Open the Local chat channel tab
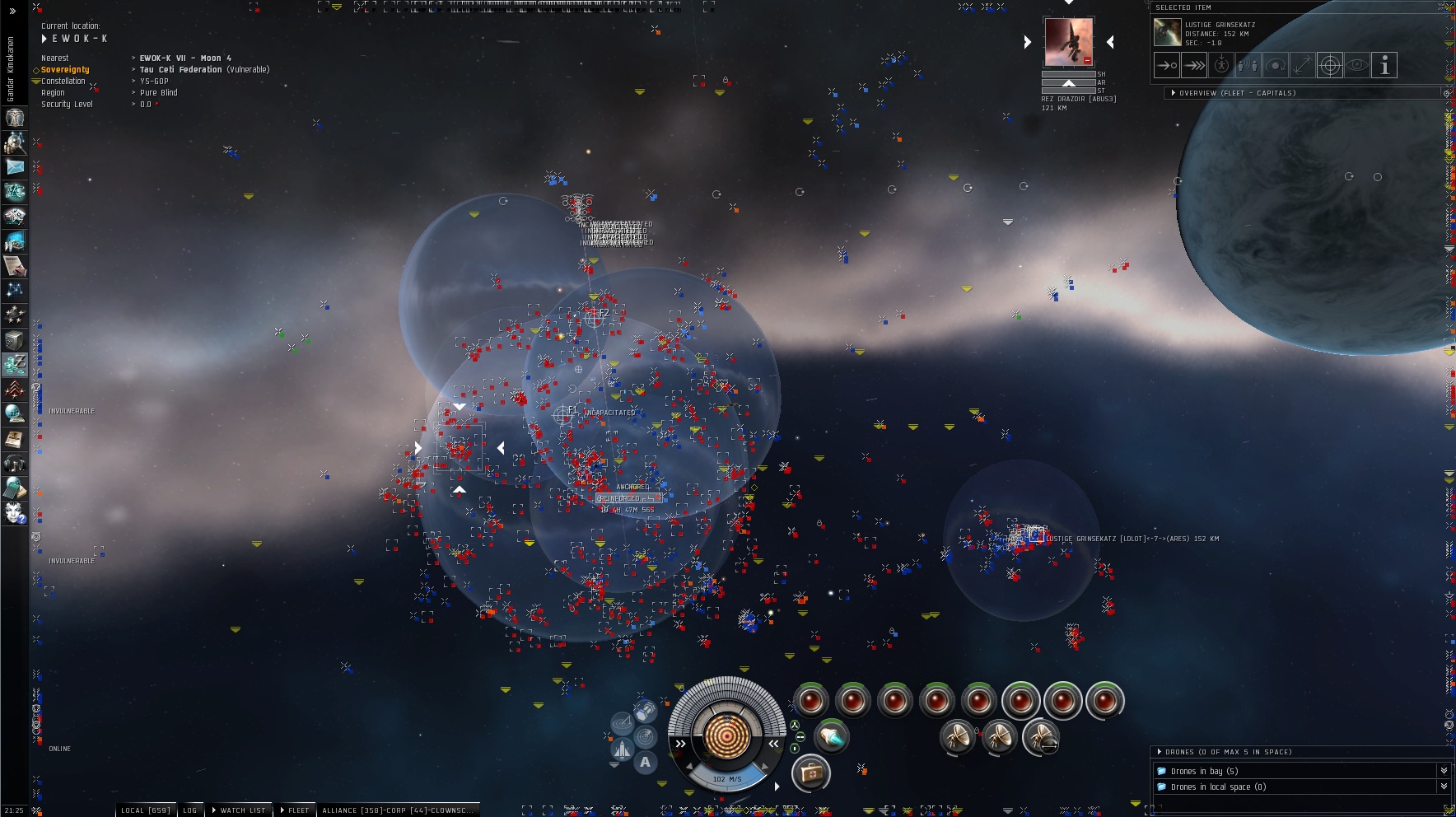Image resolution: width=1456 pixels, height=817 pixels. pos(145,810)
